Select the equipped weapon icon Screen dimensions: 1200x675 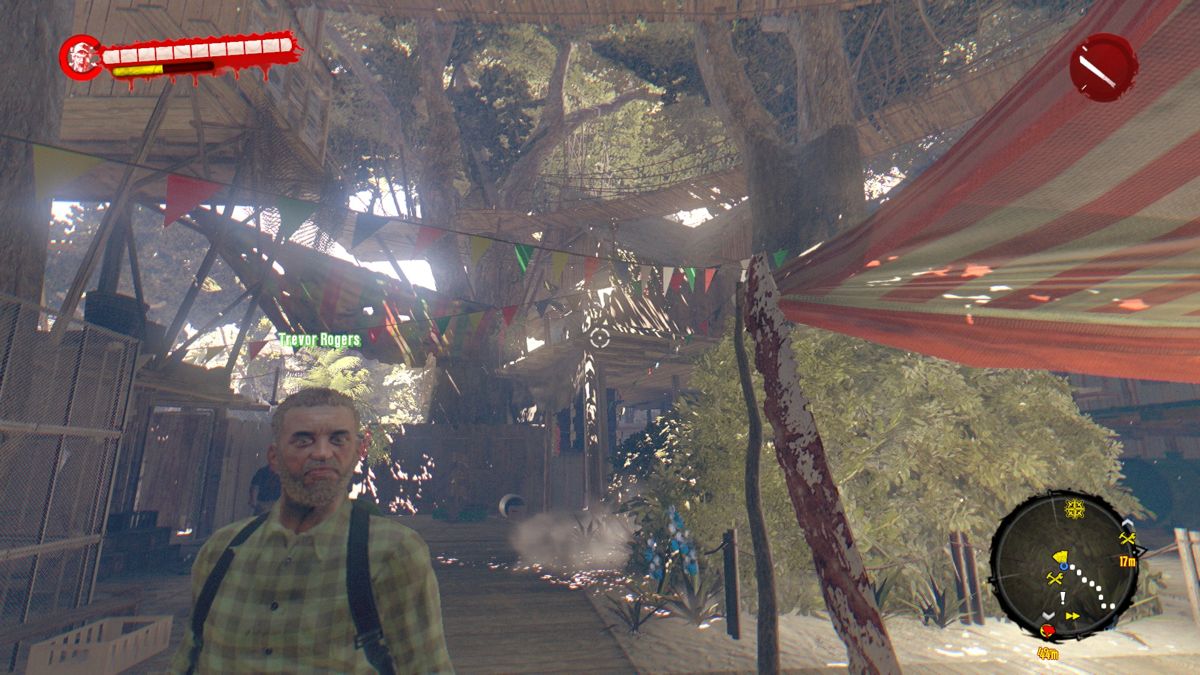1103,67
